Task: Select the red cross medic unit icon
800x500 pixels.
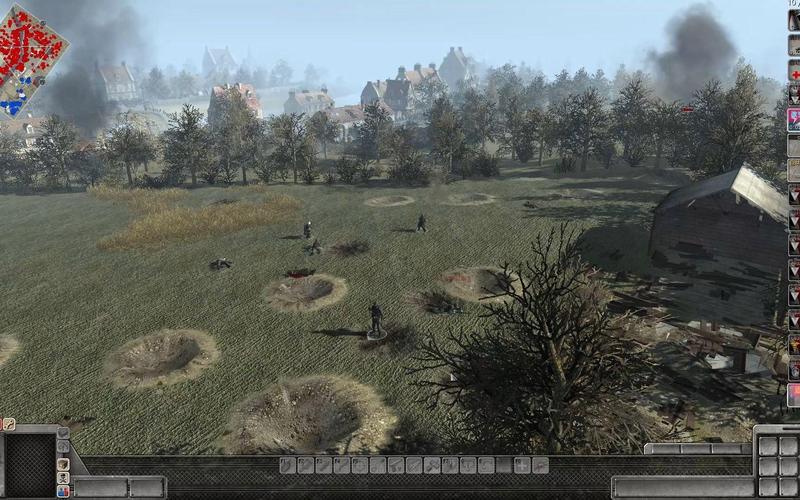Action: (795, 73)
